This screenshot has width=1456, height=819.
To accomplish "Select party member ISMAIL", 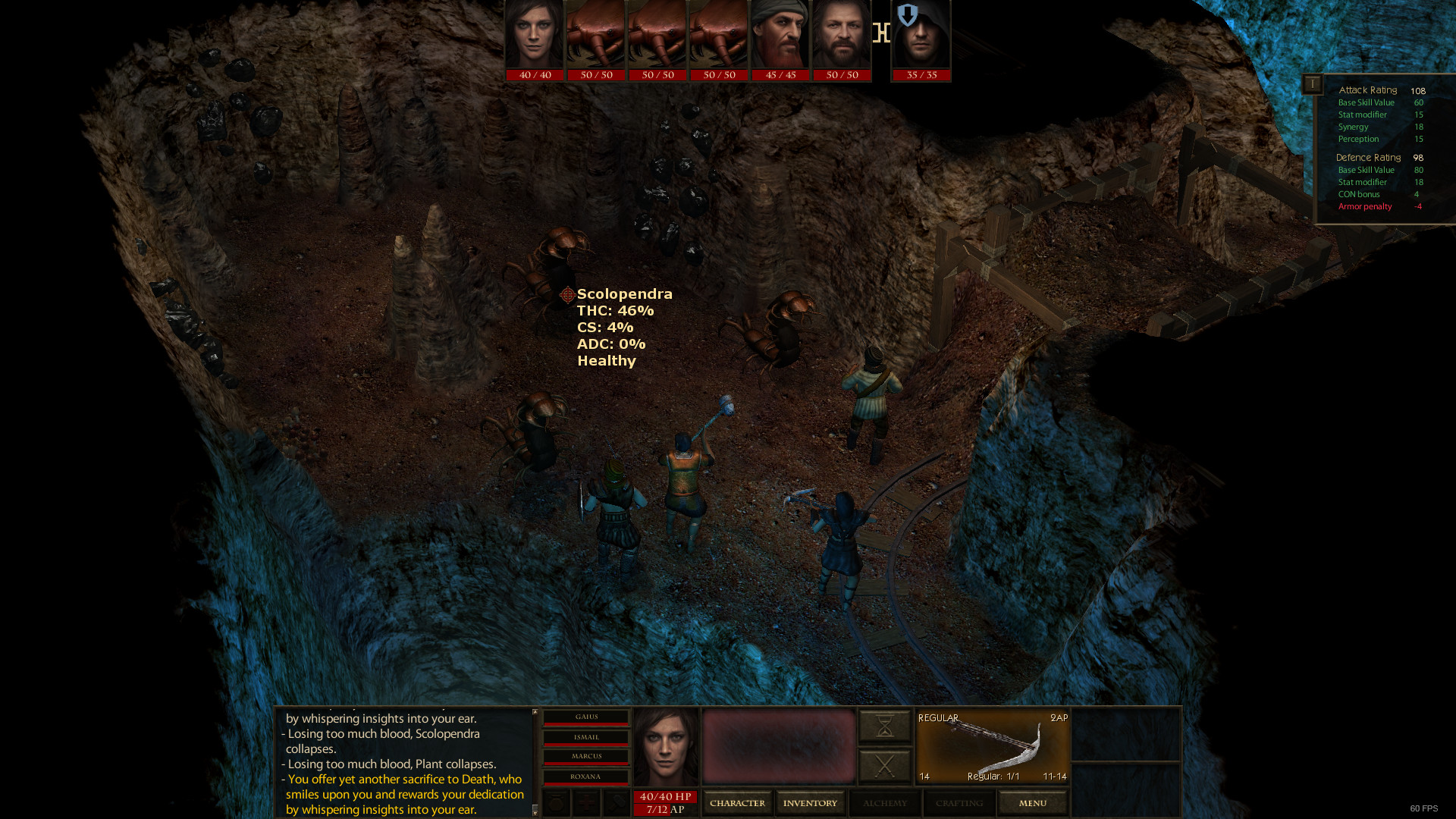I will pyautogui.click(x=586, y=736).
